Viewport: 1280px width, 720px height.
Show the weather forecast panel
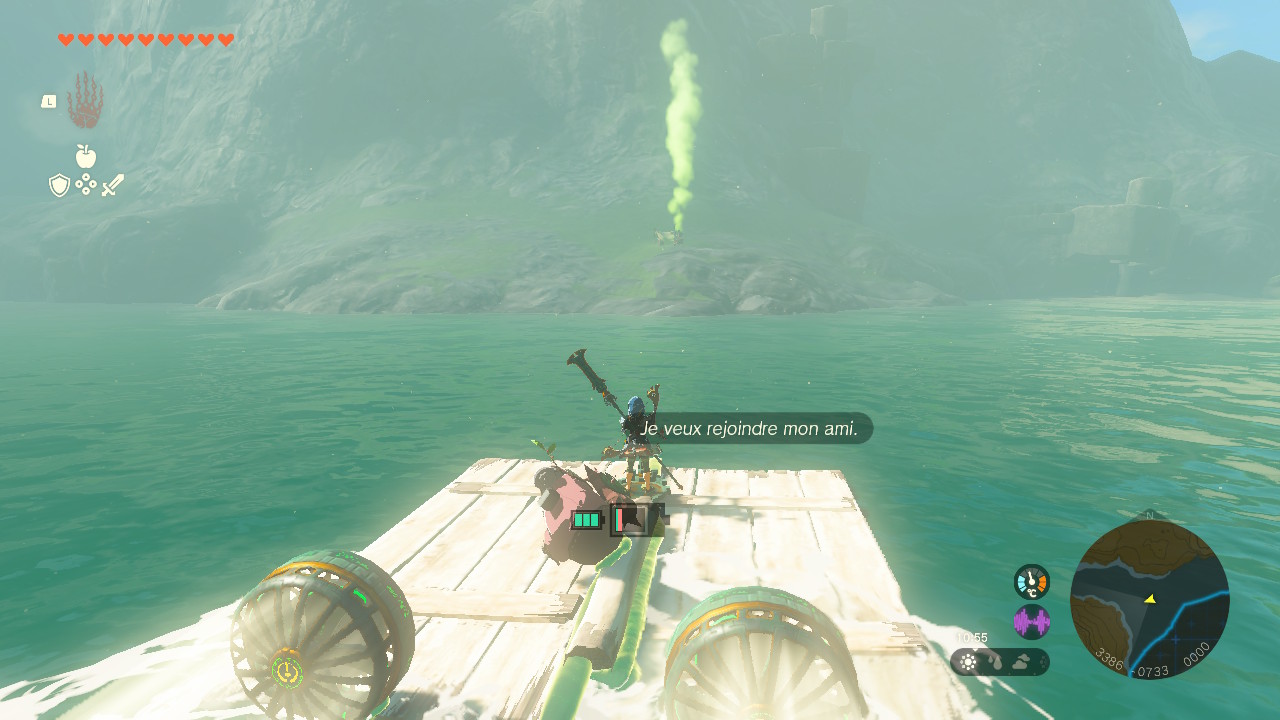(x=999, y=662)
